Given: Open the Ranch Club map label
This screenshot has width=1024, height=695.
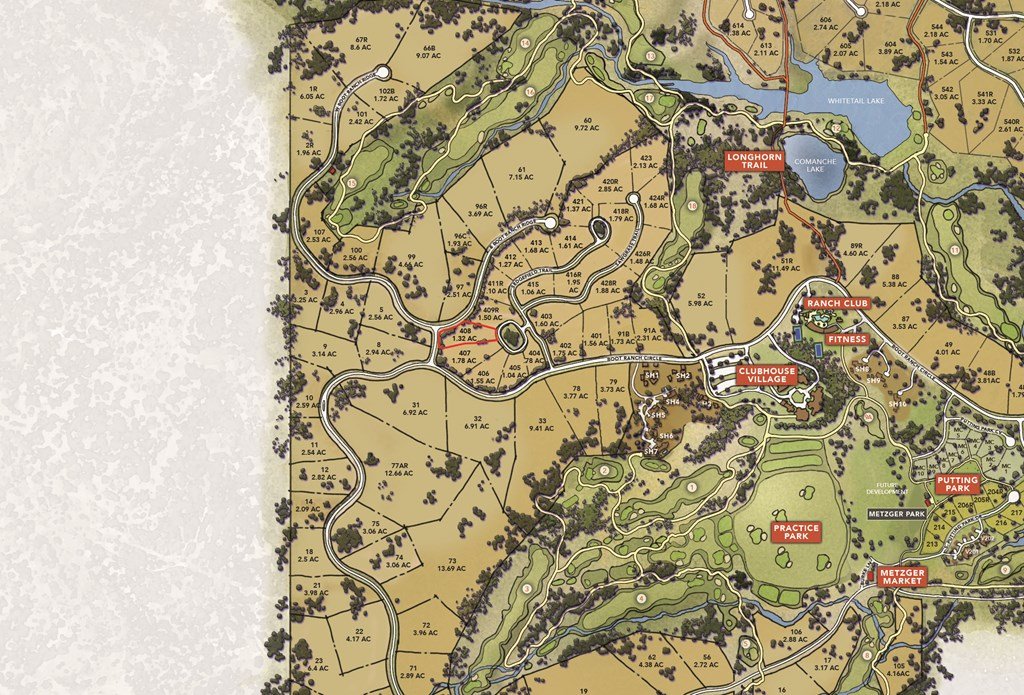Looking at the screenshot, I should click(x=837, y=303).
